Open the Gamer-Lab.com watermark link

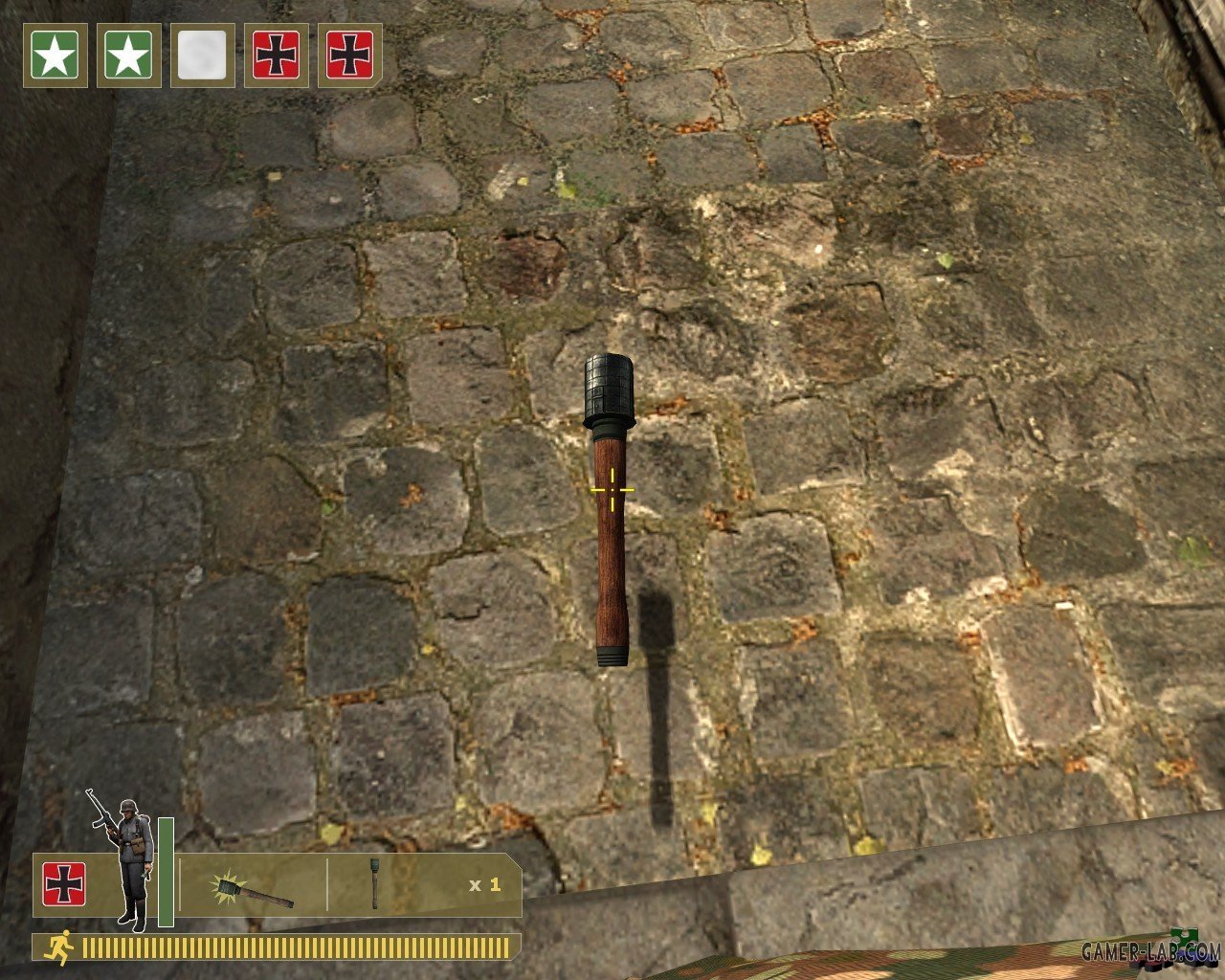[x=1150, y=951]
